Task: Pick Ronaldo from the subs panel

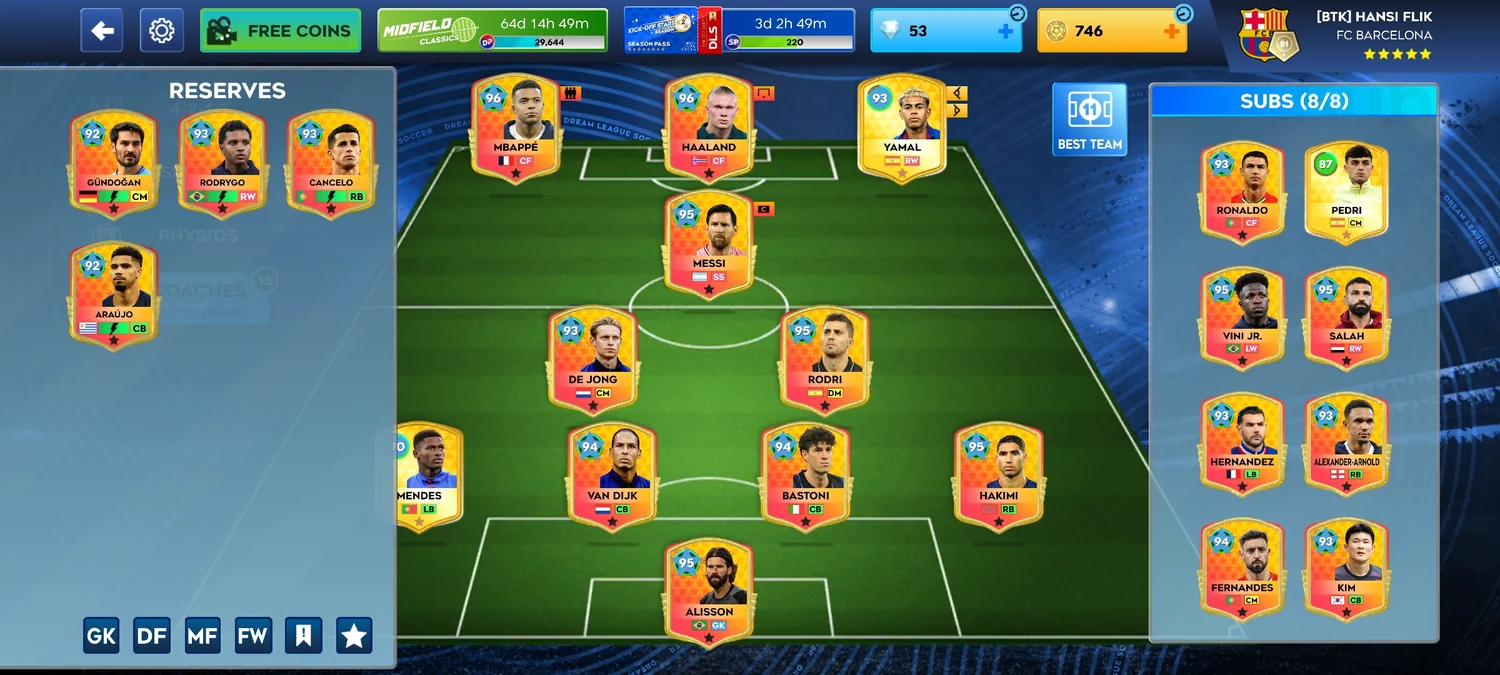Action: click(x=1242, y=190)
